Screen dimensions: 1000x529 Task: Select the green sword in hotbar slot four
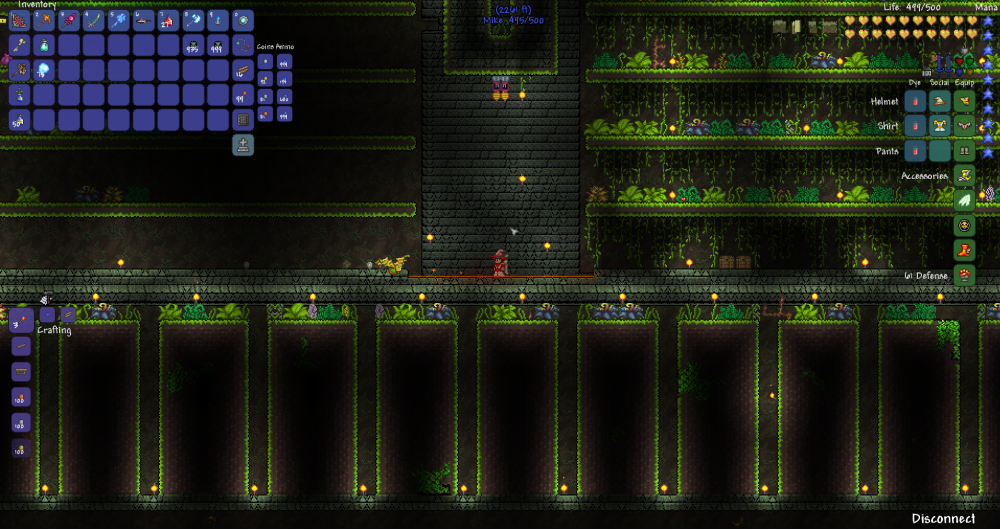pos(95,20)
